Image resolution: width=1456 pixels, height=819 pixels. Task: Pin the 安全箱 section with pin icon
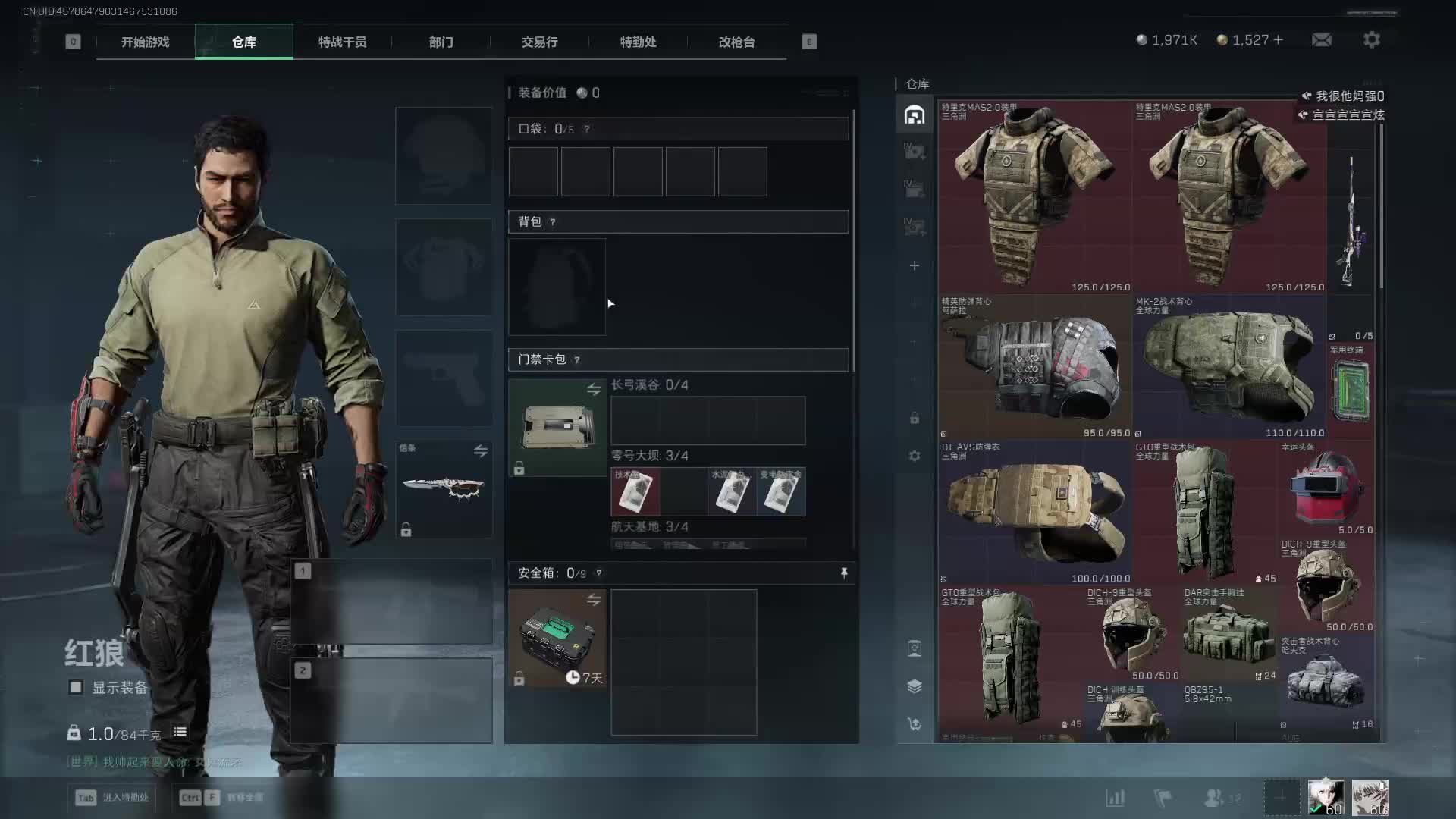844,573
